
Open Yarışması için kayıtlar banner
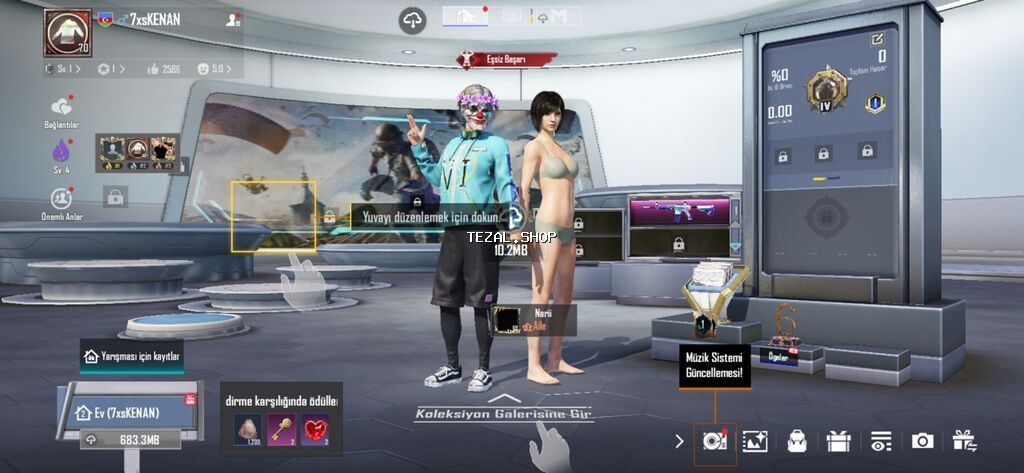(x=132, y=356)
